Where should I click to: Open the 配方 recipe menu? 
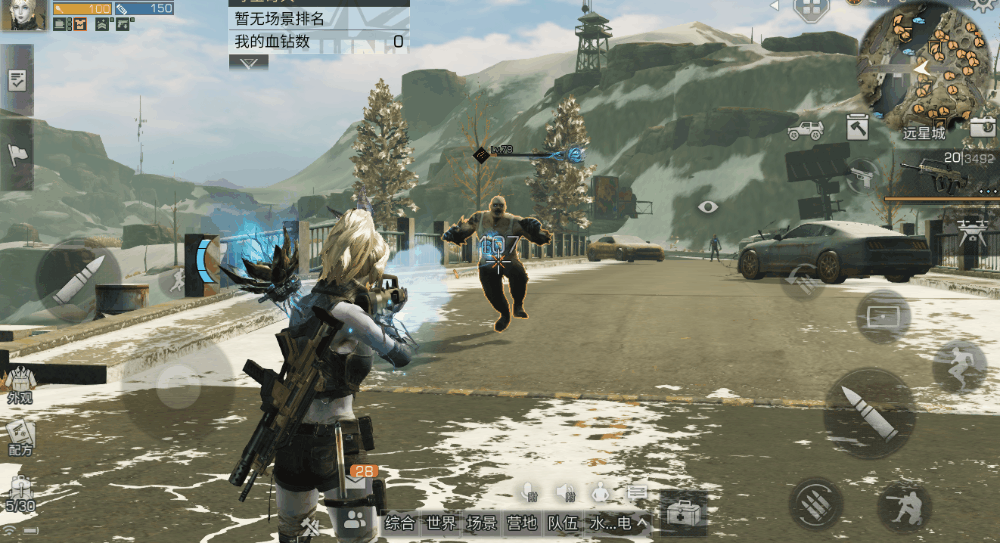point(20,437)
